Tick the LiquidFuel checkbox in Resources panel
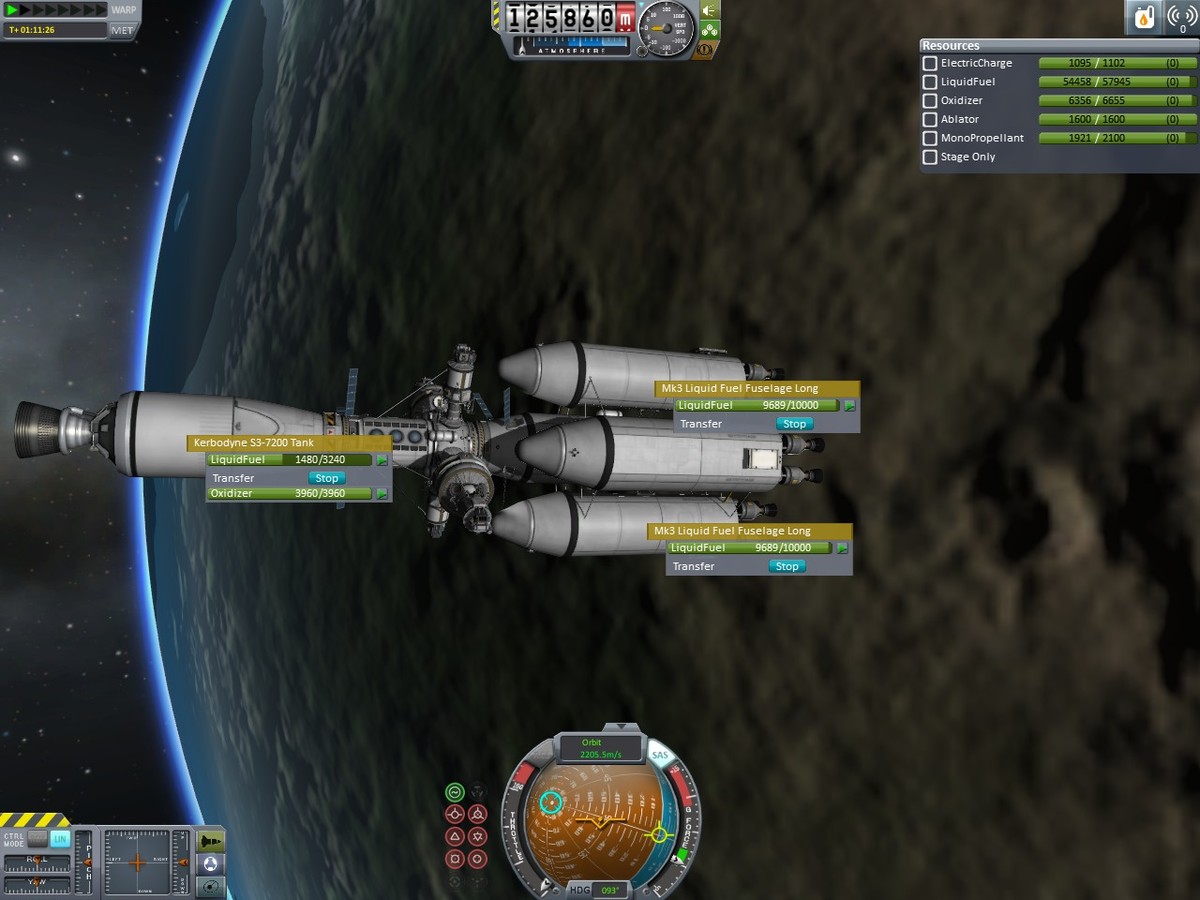 (930, 82)
